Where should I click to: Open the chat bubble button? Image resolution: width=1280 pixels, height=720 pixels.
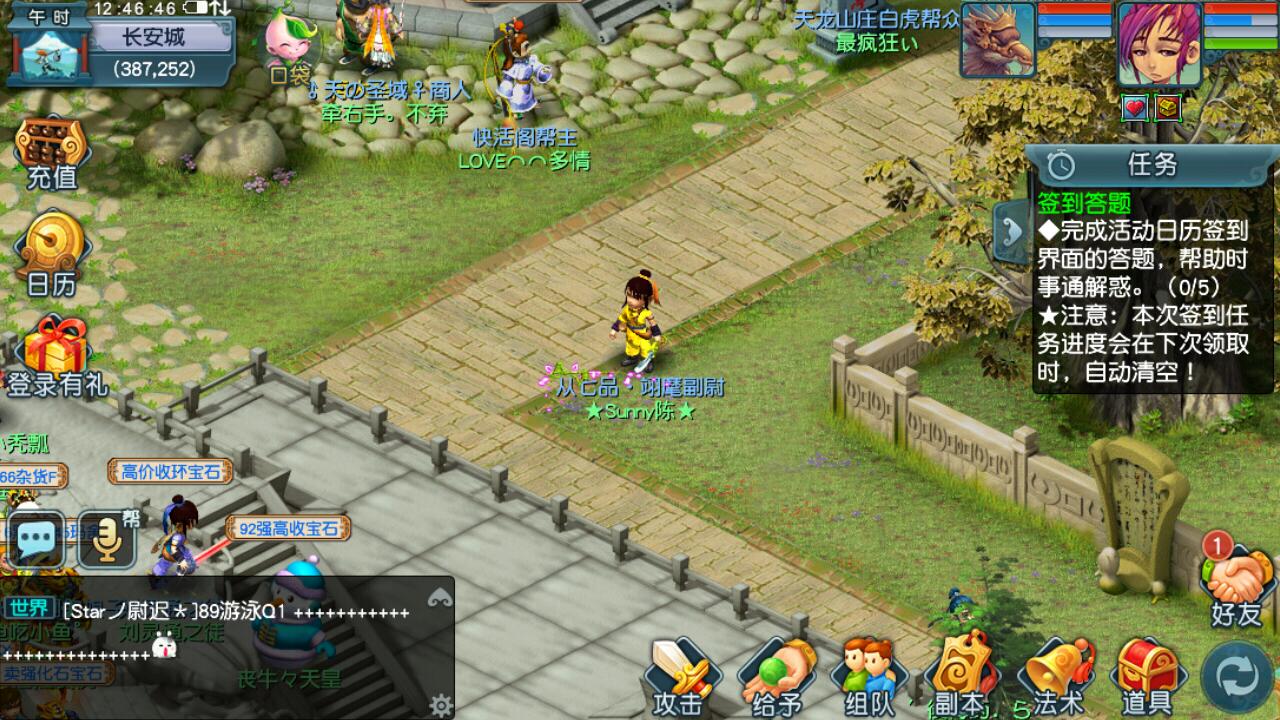37,541
